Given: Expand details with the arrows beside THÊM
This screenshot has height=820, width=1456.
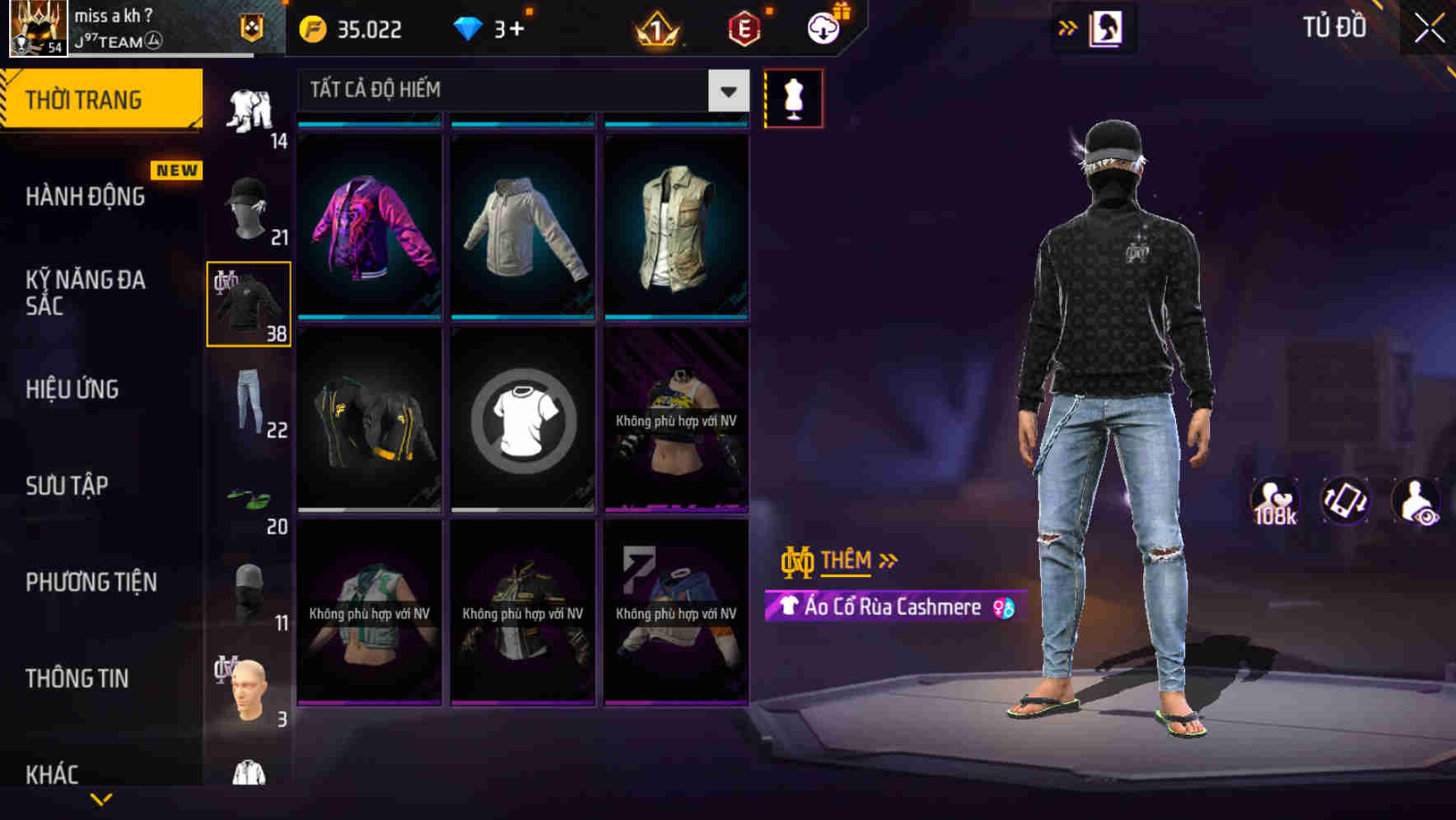Looking at the screenshot, I should tap(886, 561).
